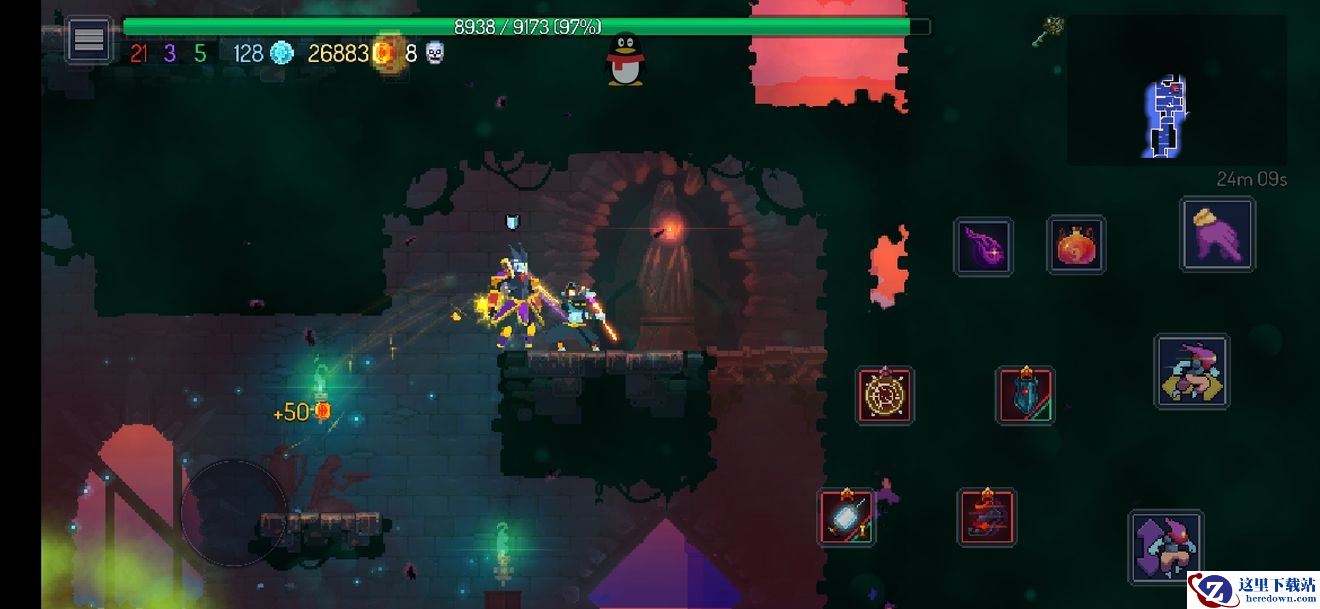
Task: Attack with the glowing hammer weapon slot
Action: point(846,517)
